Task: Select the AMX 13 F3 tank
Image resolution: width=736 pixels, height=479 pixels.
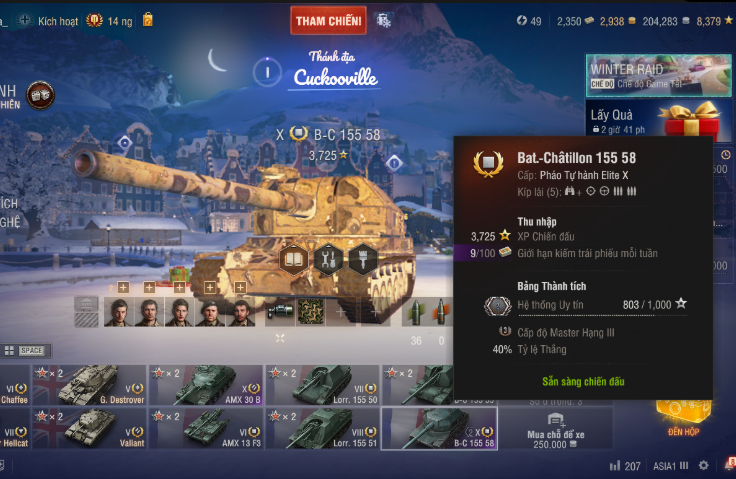Action: tap(206, 428)
